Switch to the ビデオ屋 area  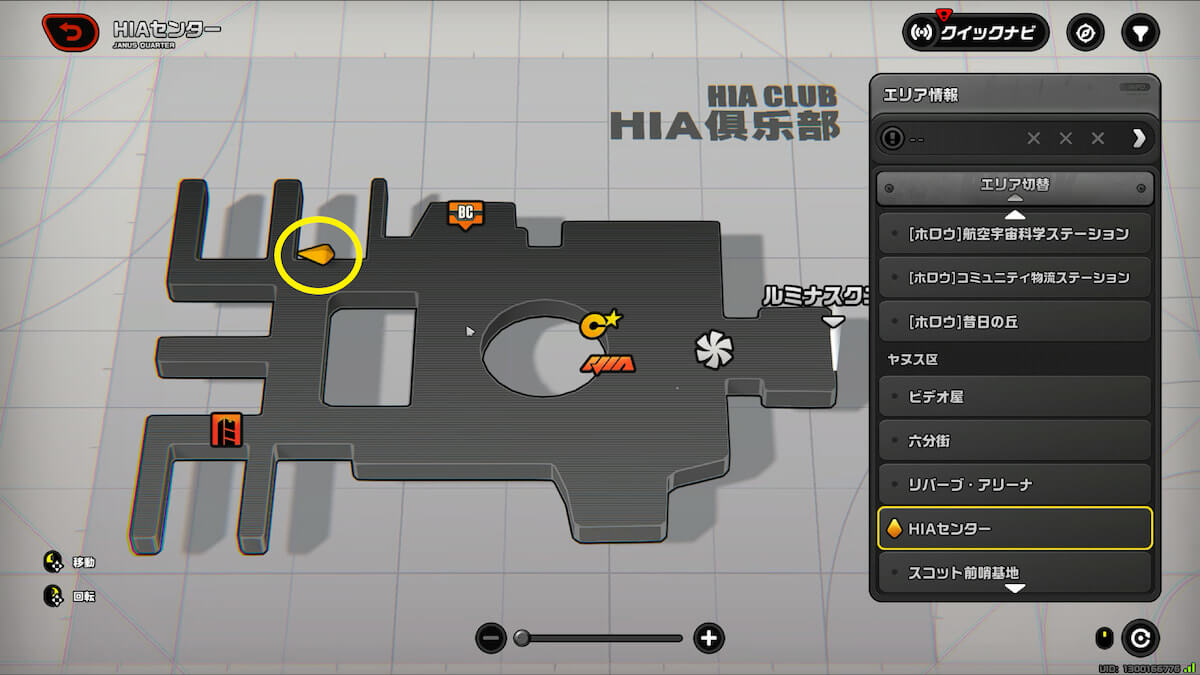1015,396
